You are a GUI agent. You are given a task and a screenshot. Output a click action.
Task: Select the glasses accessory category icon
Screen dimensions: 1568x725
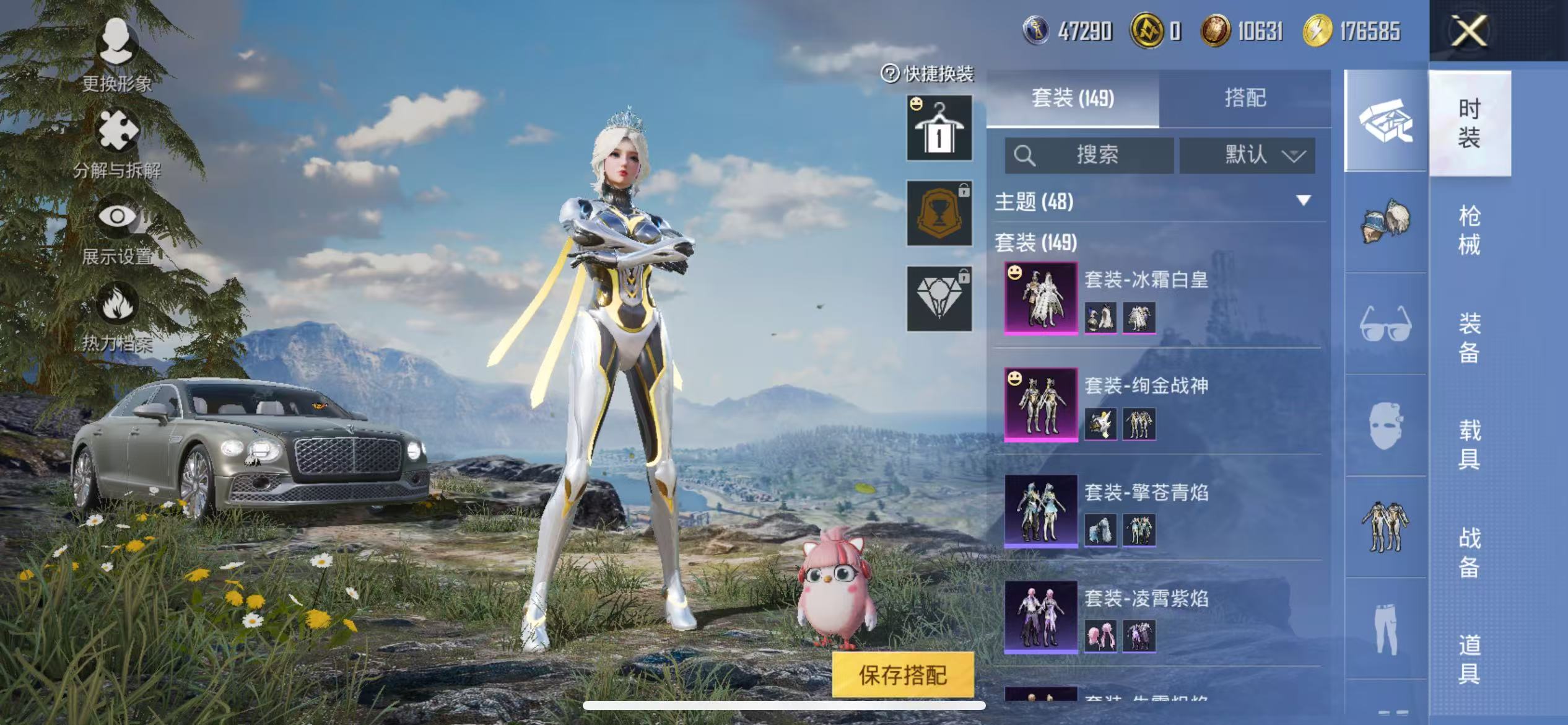[1385, 323]
